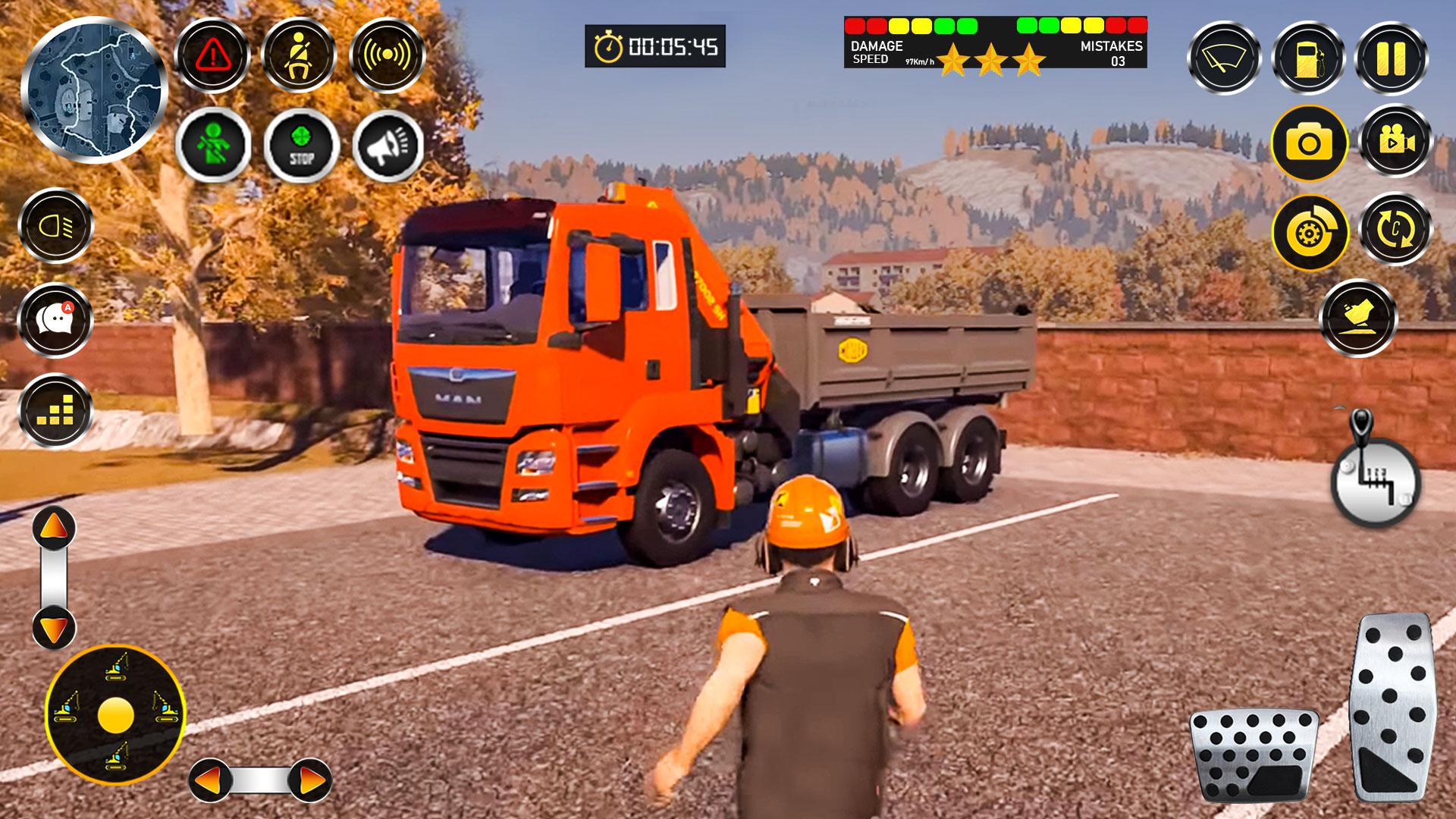The width and height of the screenshot is (1456, 819).
Task: Open the circular minimap
Action: (x=93, y=89)
